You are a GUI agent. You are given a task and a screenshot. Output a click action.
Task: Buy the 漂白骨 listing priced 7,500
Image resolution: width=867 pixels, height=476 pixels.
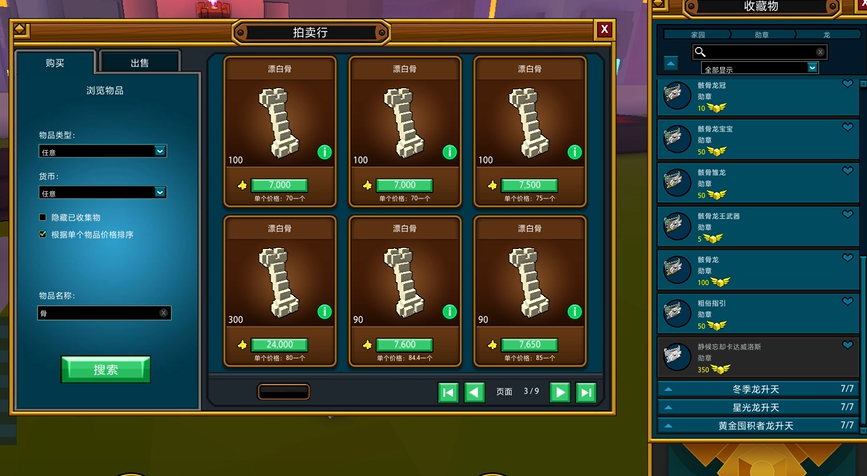529,185
